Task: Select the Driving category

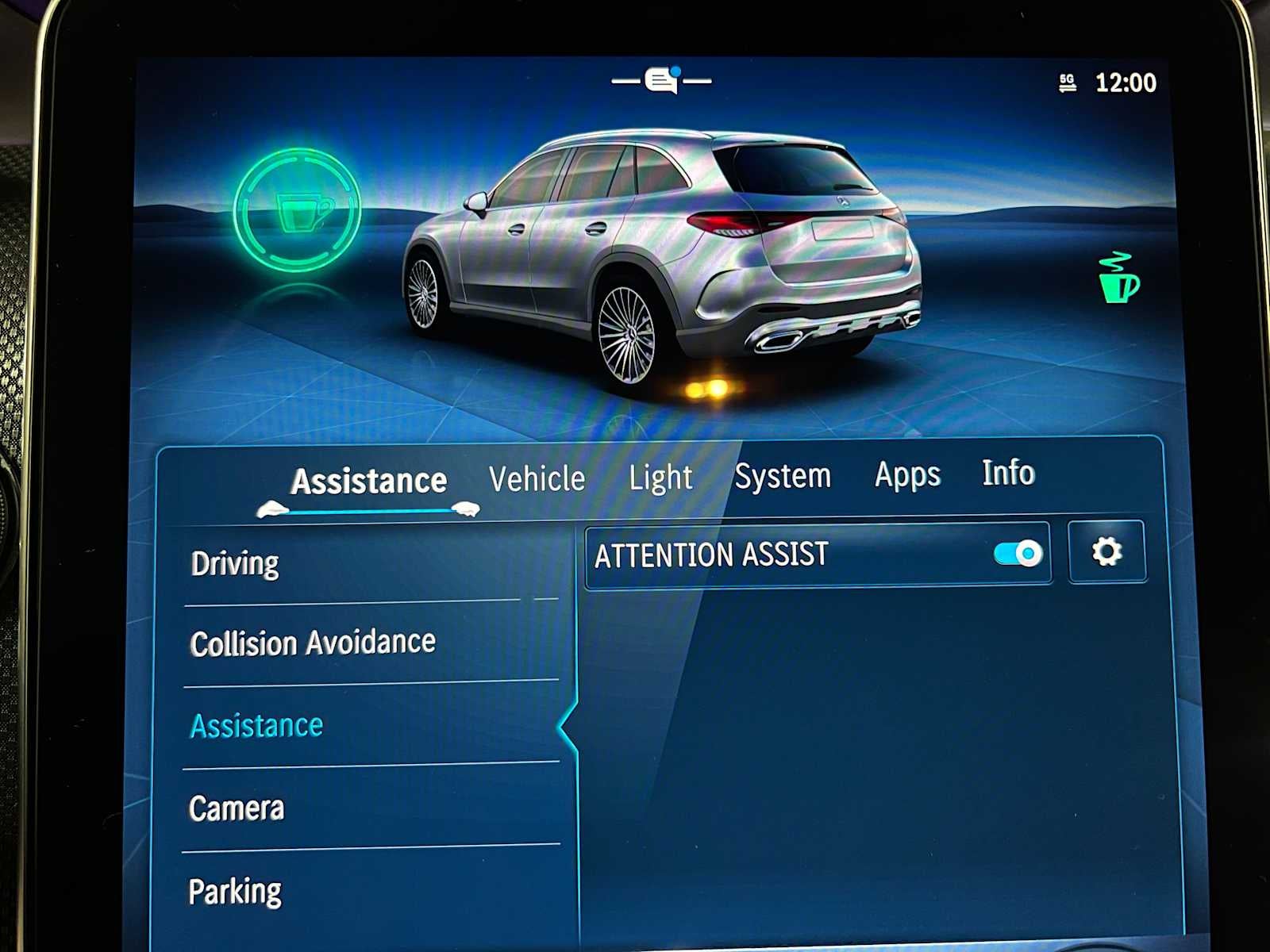Action: coord(234,562)
